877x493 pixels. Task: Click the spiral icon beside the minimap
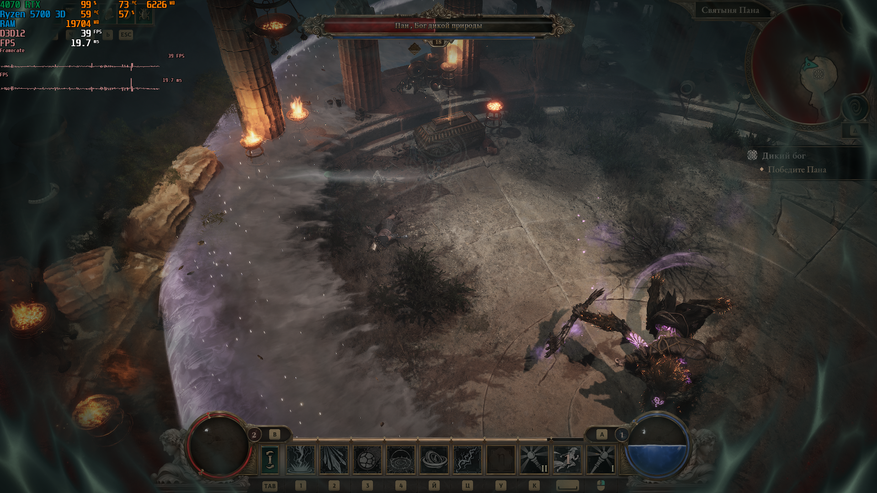pyautogui.click(x=854, y=106)
